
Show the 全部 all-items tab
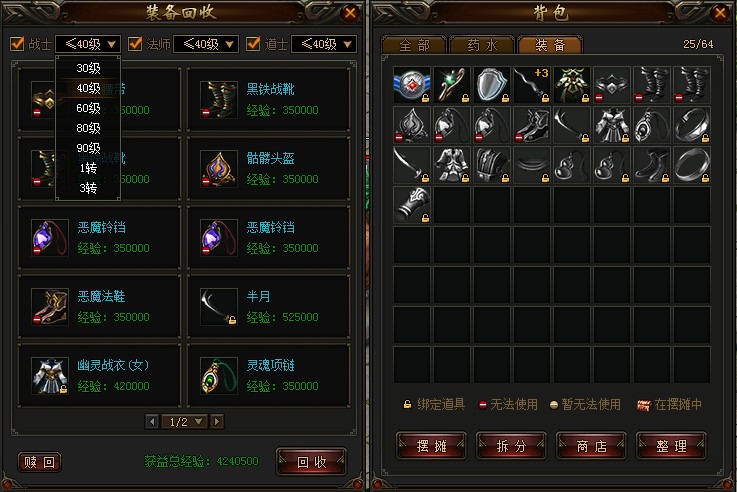(x=414, y=45)
